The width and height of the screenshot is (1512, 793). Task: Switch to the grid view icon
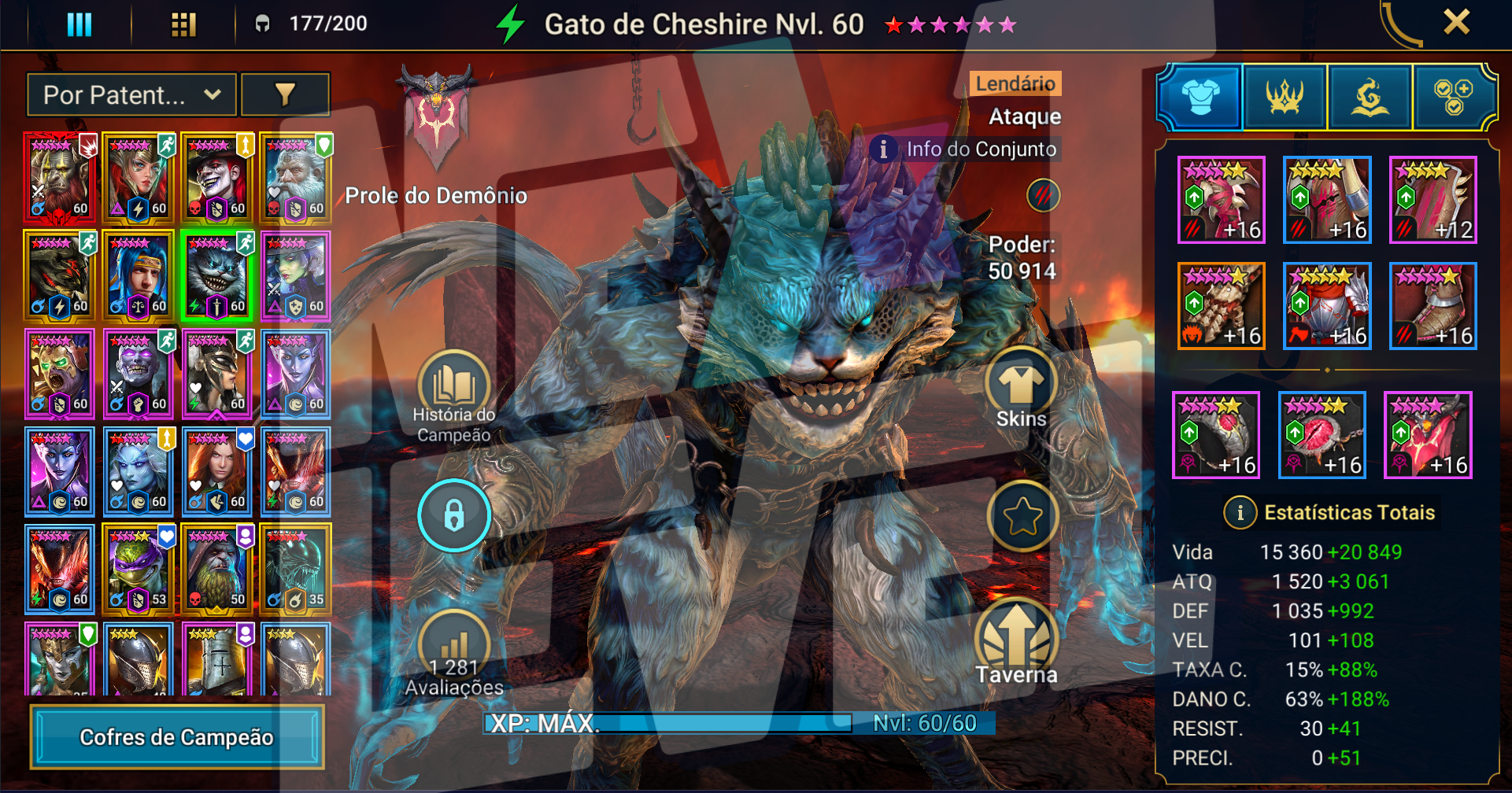183,24
